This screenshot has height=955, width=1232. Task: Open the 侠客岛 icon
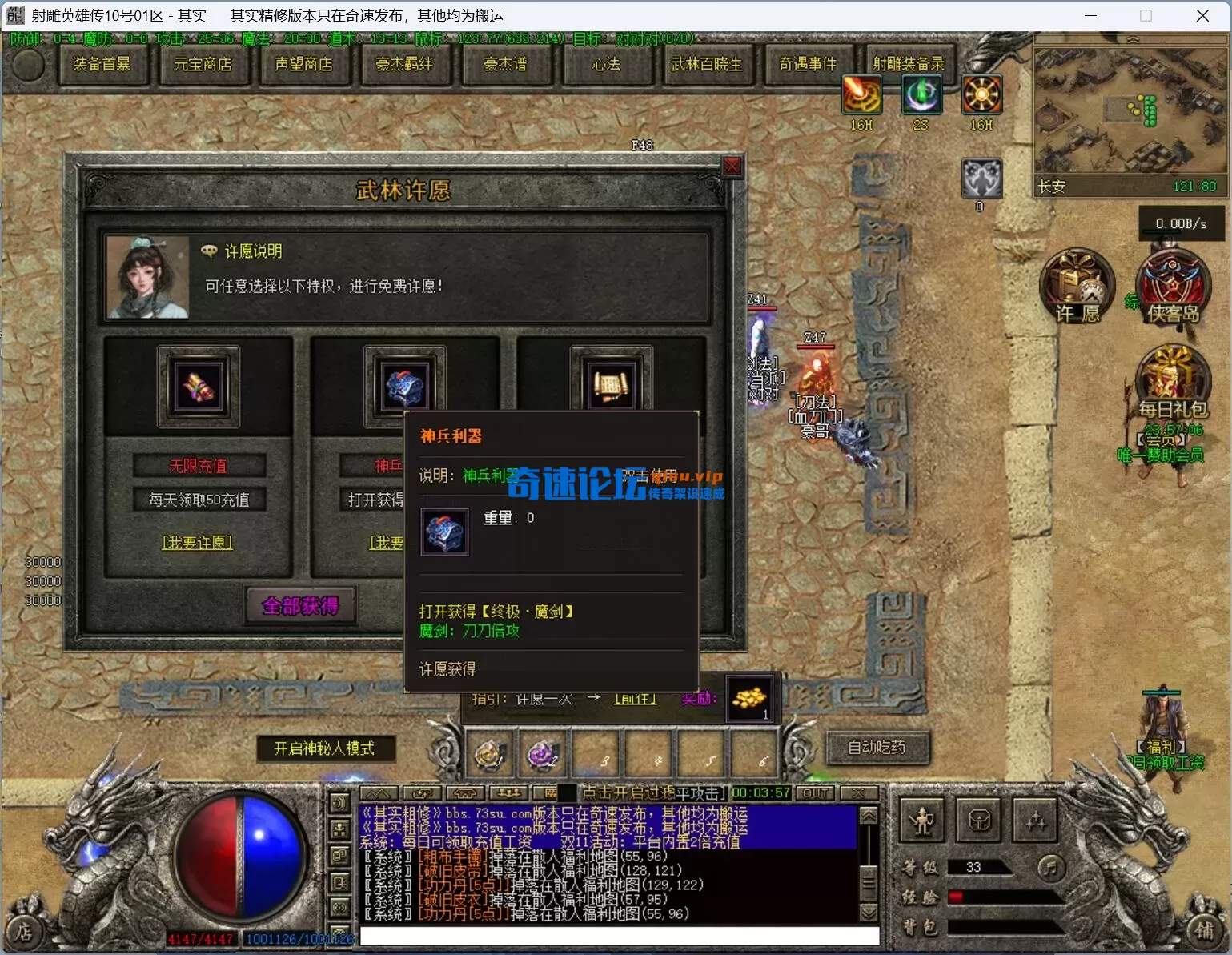pos(1173,286)
